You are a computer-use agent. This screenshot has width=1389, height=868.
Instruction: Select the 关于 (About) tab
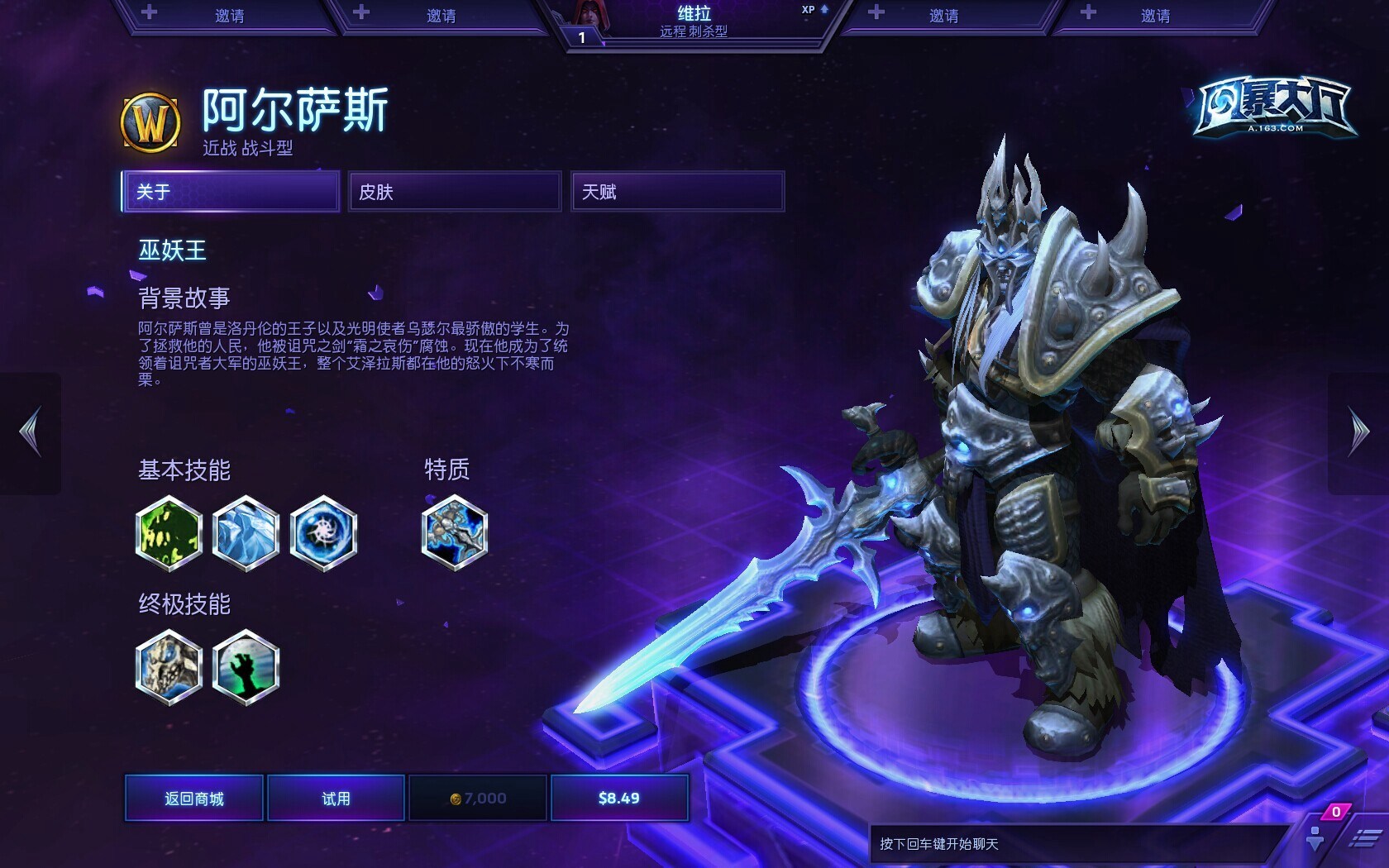coord(231,192)
